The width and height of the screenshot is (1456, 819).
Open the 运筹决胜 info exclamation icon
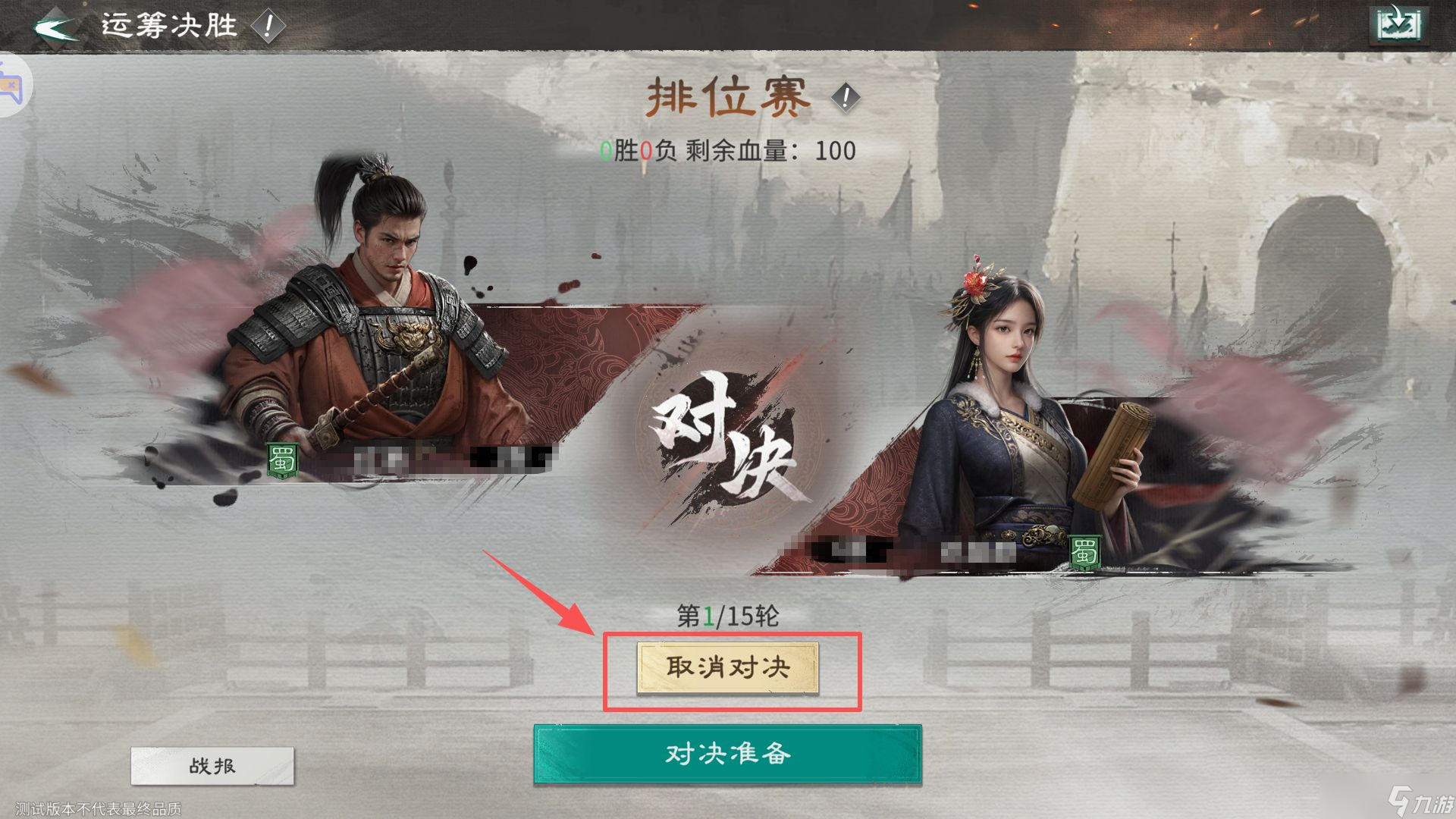coord(266,24)
